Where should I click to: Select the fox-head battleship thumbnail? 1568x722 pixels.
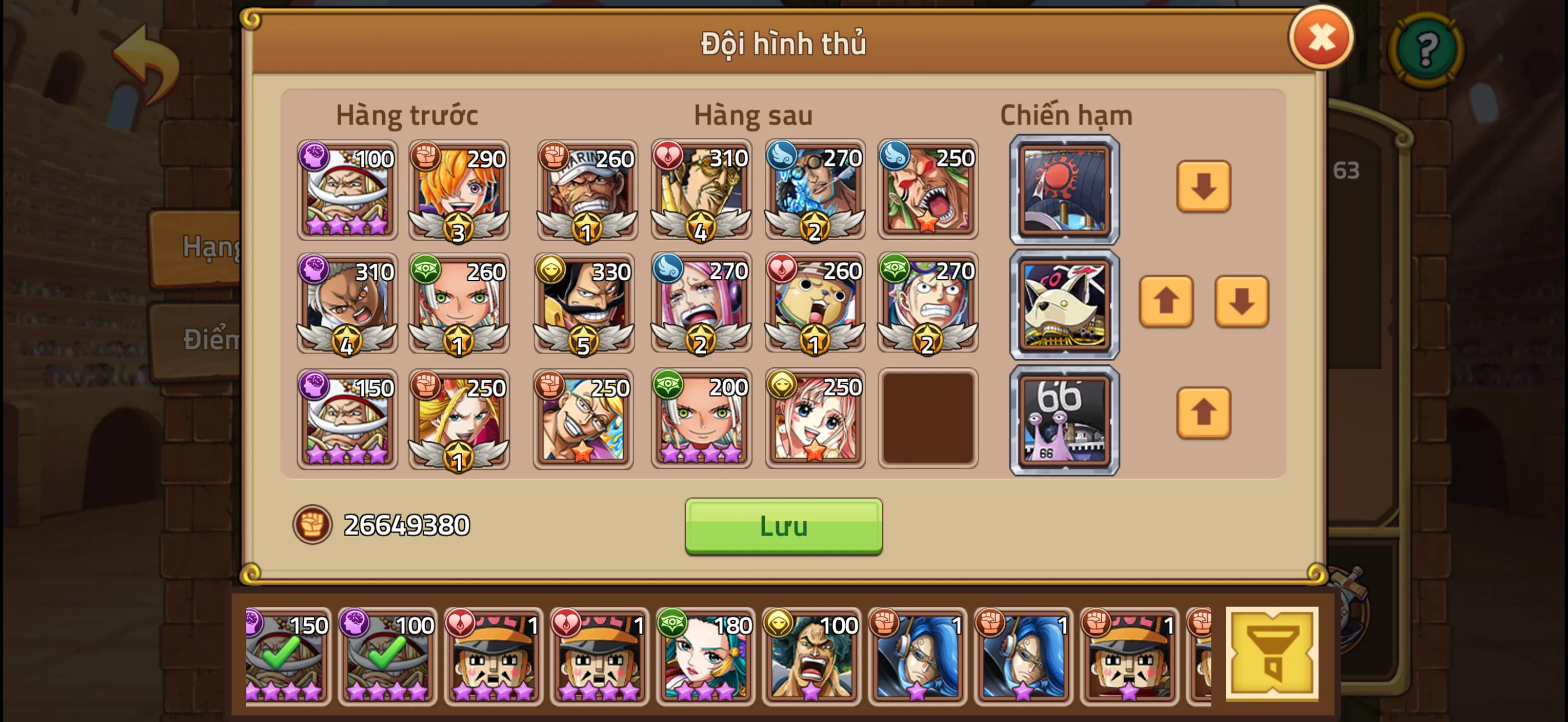[x=1064, y=304]
